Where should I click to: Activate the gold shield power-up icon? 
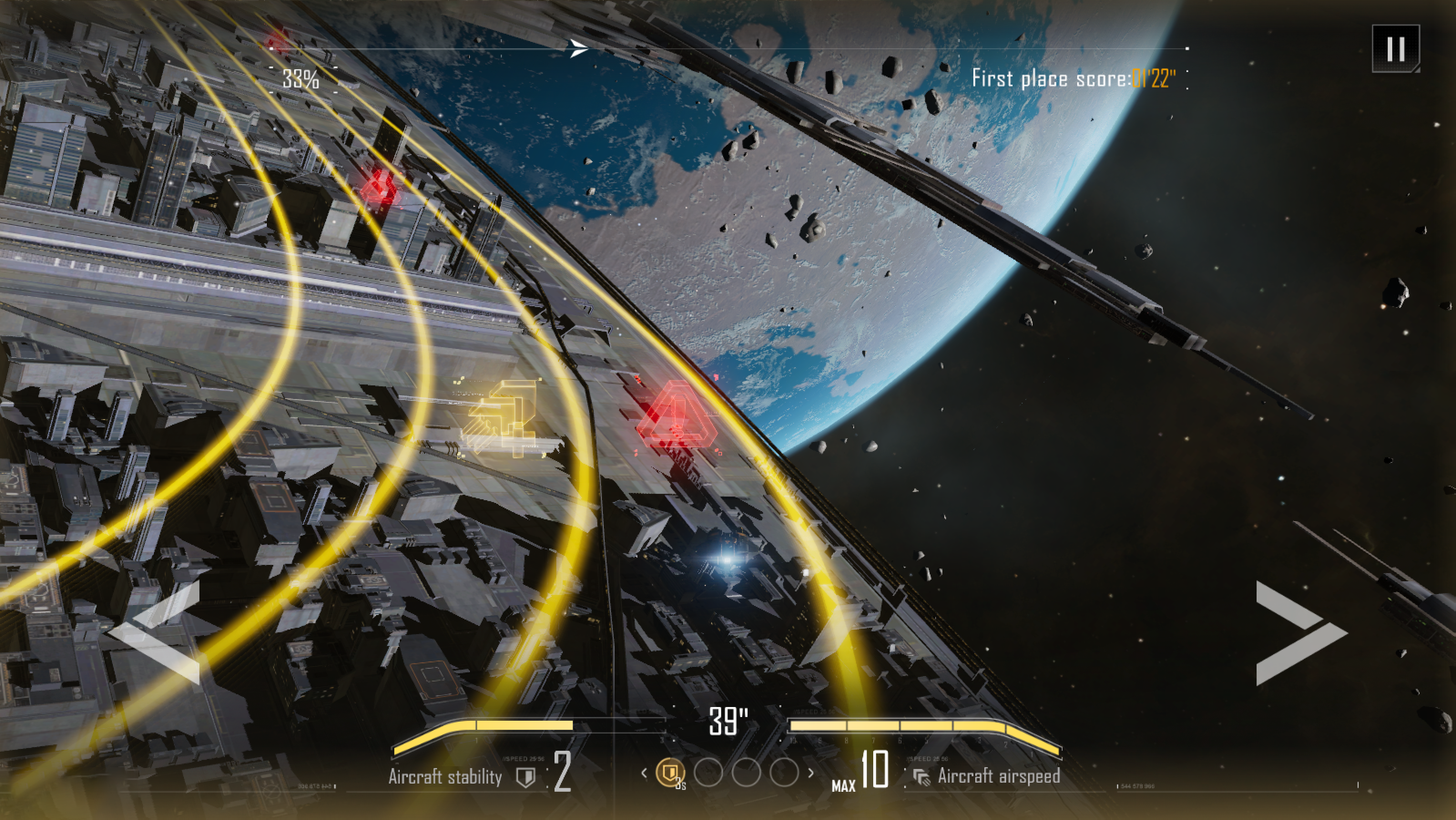click(670, 772)
